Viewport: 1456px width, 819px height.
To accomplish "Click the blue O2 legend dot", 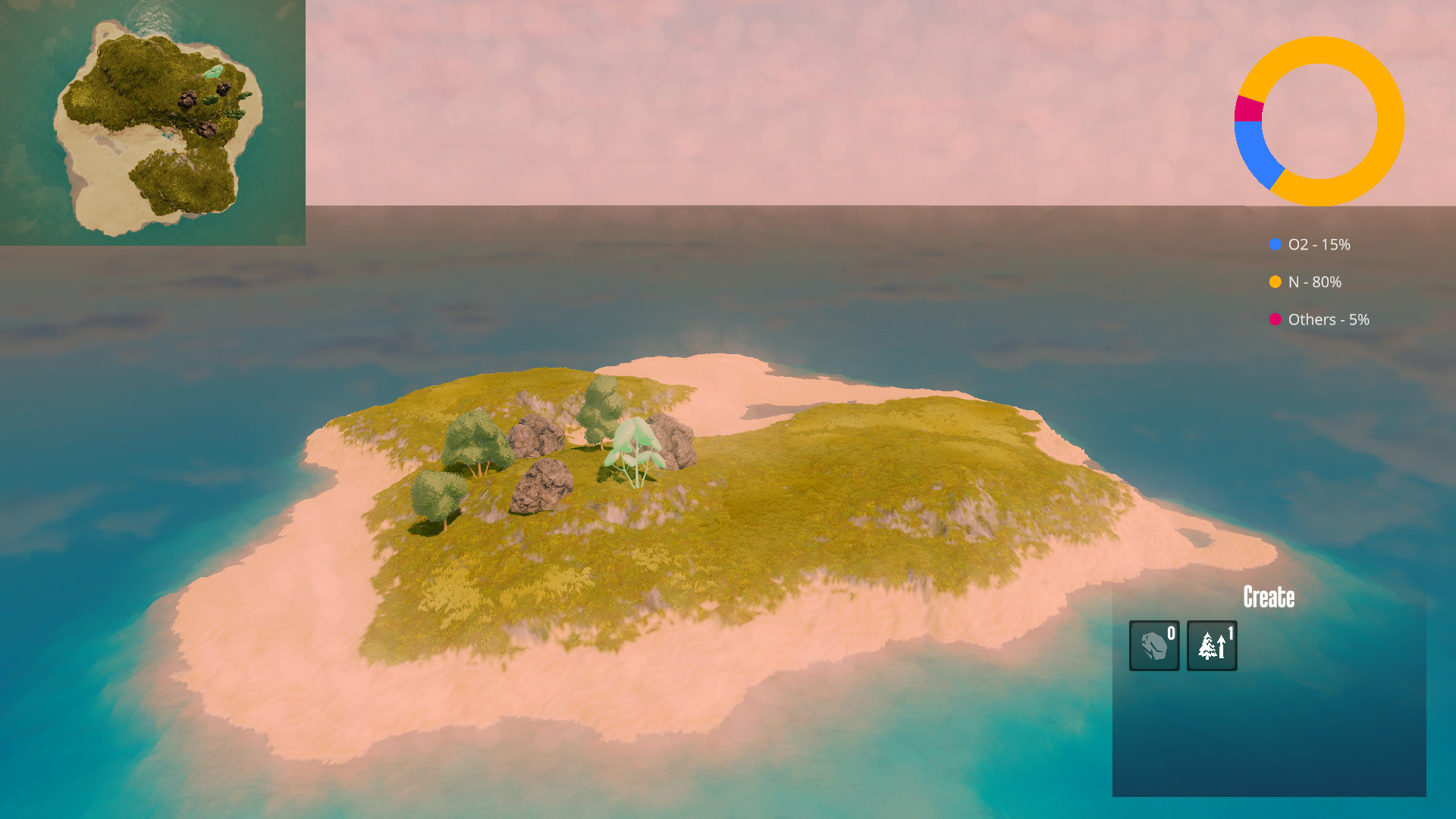I will (x=1274, y=245).
